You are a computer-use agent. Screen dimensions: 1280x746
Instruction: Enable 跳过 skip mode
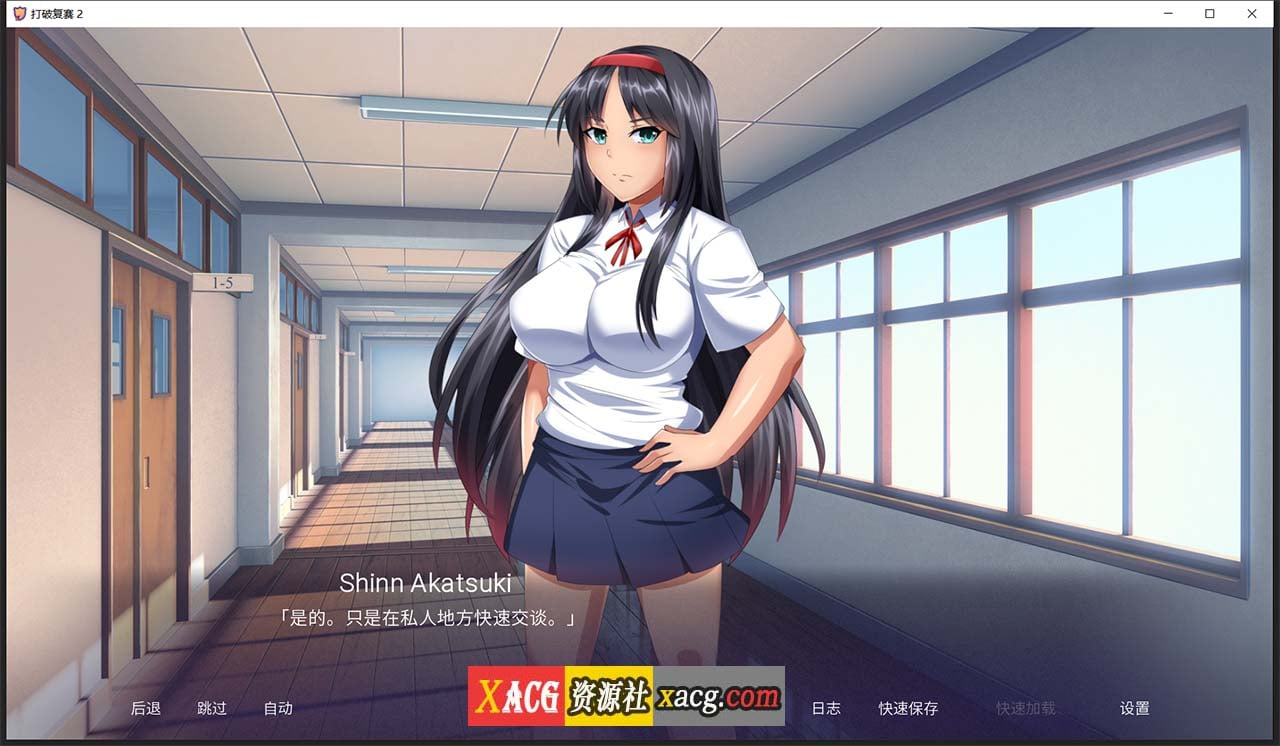pos(211,708)
